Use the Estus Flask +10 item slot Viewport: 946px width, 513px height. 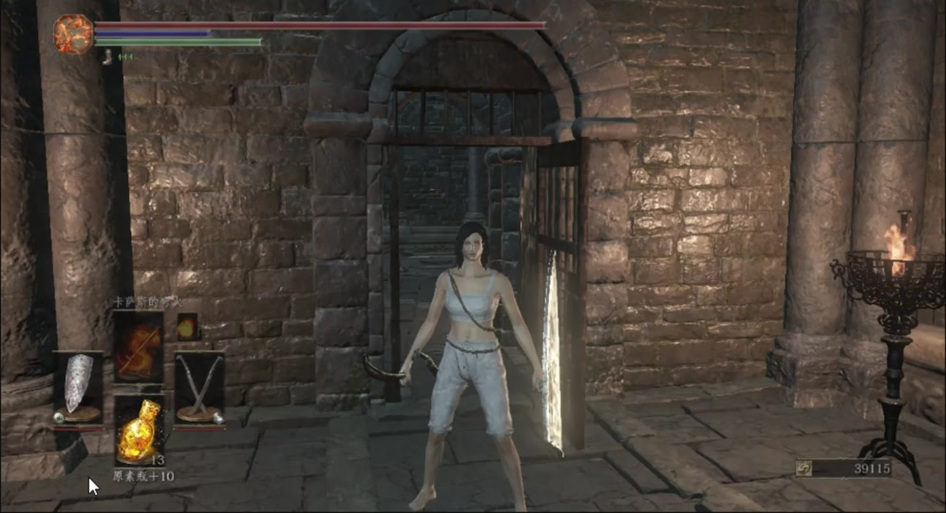point(139,427)
